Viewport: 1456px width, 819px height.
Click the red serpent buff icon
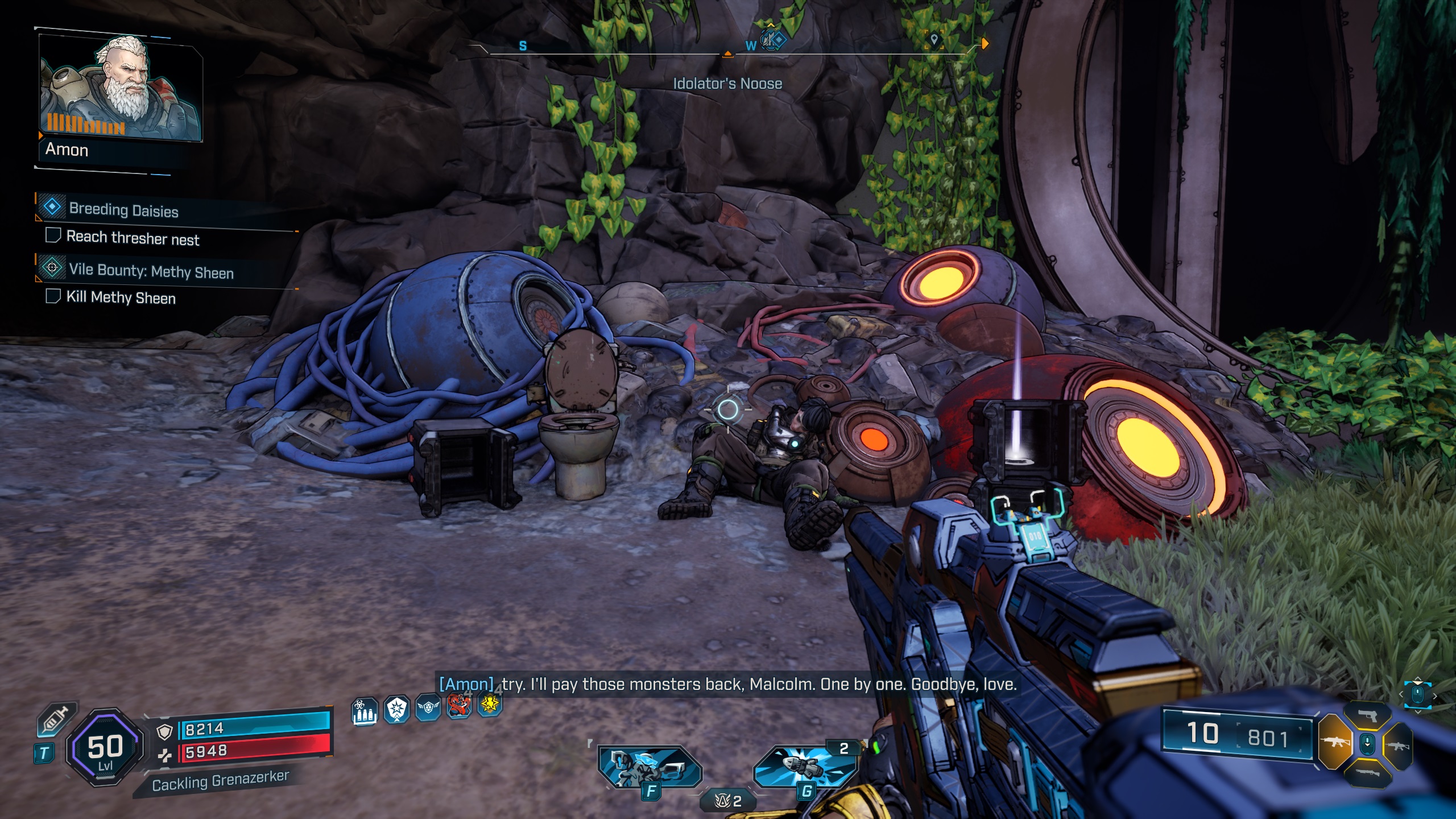tap(459, 706)
